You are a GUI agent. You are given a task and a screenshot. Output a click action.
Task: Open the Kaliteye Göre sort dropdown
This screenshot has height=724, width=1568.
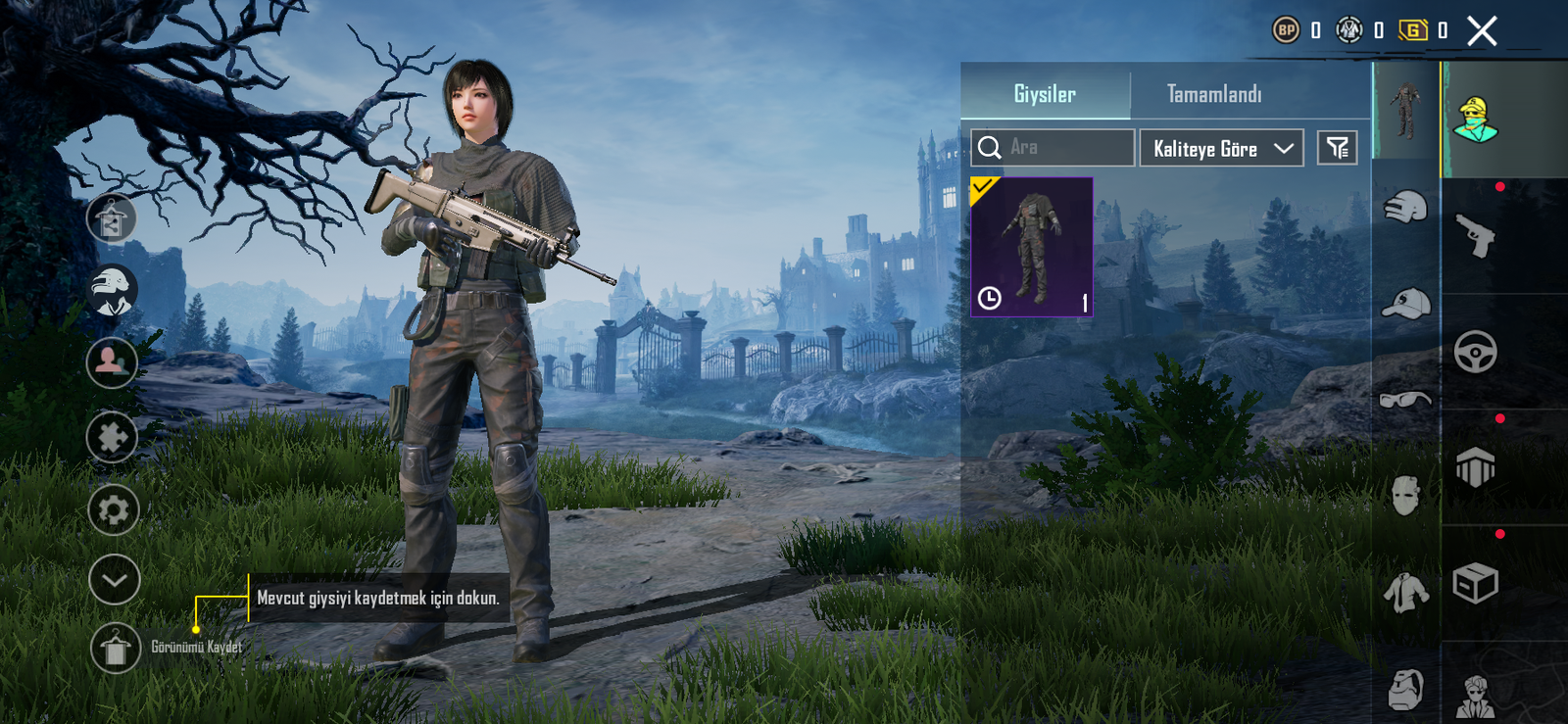point(1221,149)
